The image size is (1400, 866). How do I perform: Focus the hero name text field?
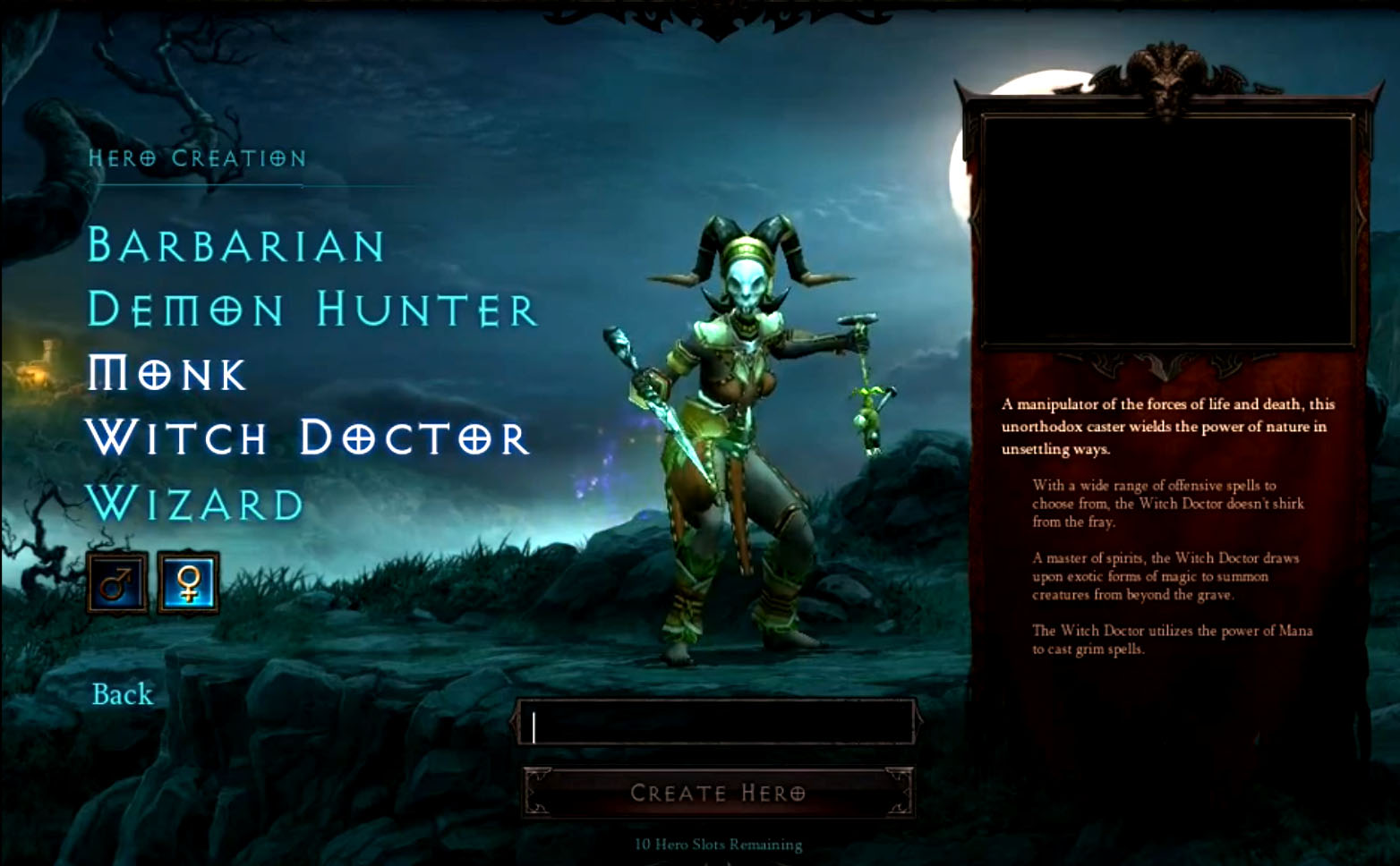pyautogui.click(x=717, y=725)
